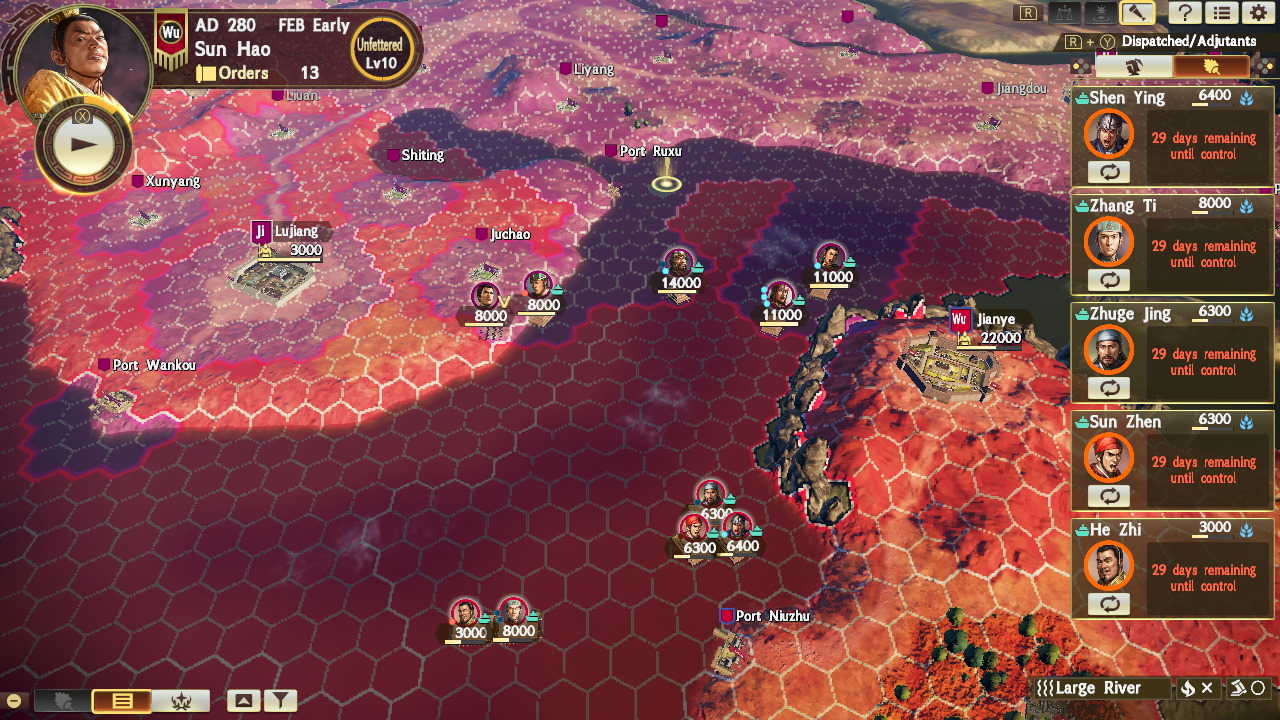Click the burst icon next to the scales
The width and height of the screenshot is (1280, 720).
pyautogui.click(x=1101, y=13)
